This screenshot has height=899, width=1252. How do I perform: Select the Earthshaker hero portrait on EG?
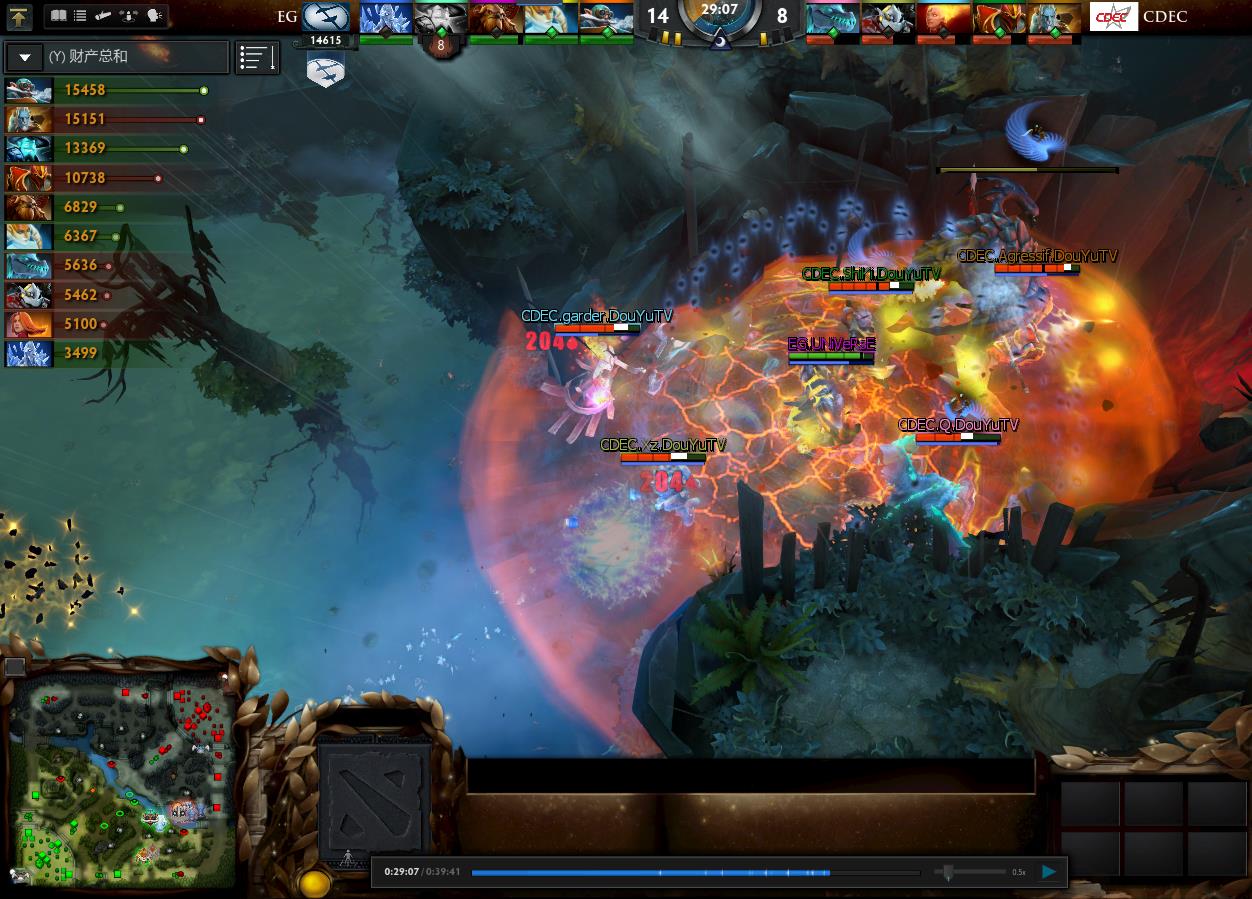[x=494, y=18]
